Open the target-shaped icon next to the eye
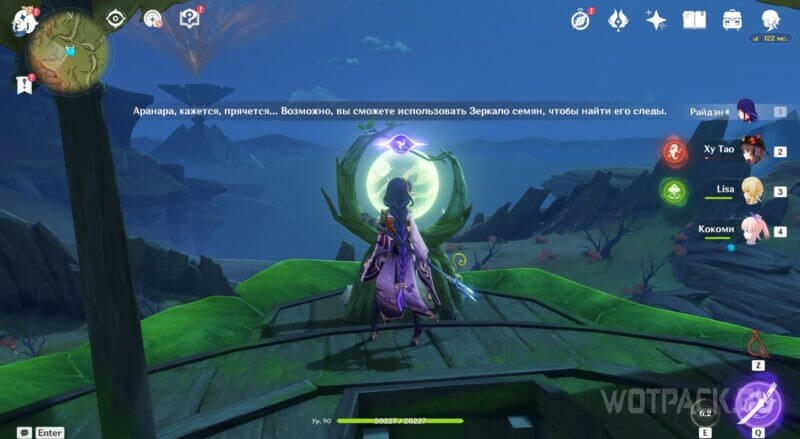This screenshot has height=439, width=800. tap(152, 18)
